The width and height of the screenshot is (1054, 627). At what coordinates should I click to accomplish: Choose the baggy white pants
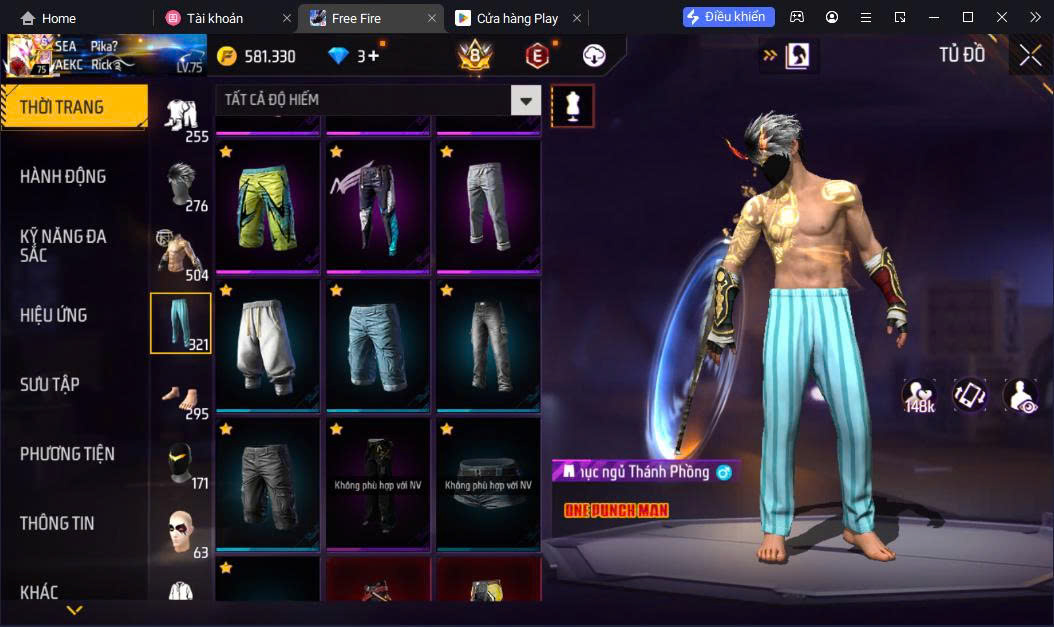(268, 345)
